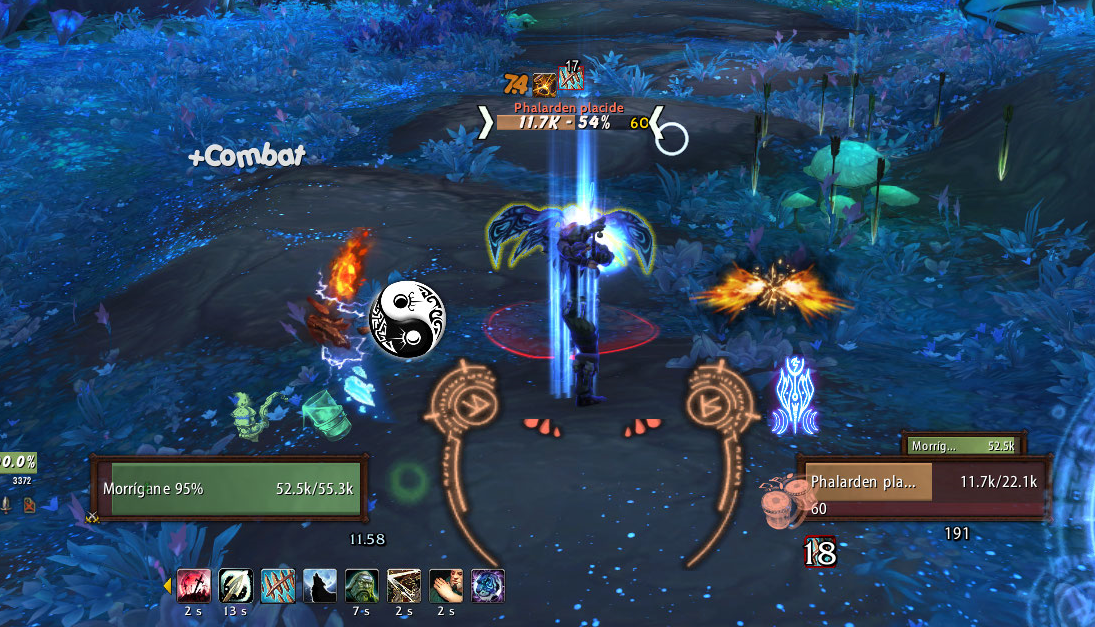Click the Phalarden placide target frame

923,488
